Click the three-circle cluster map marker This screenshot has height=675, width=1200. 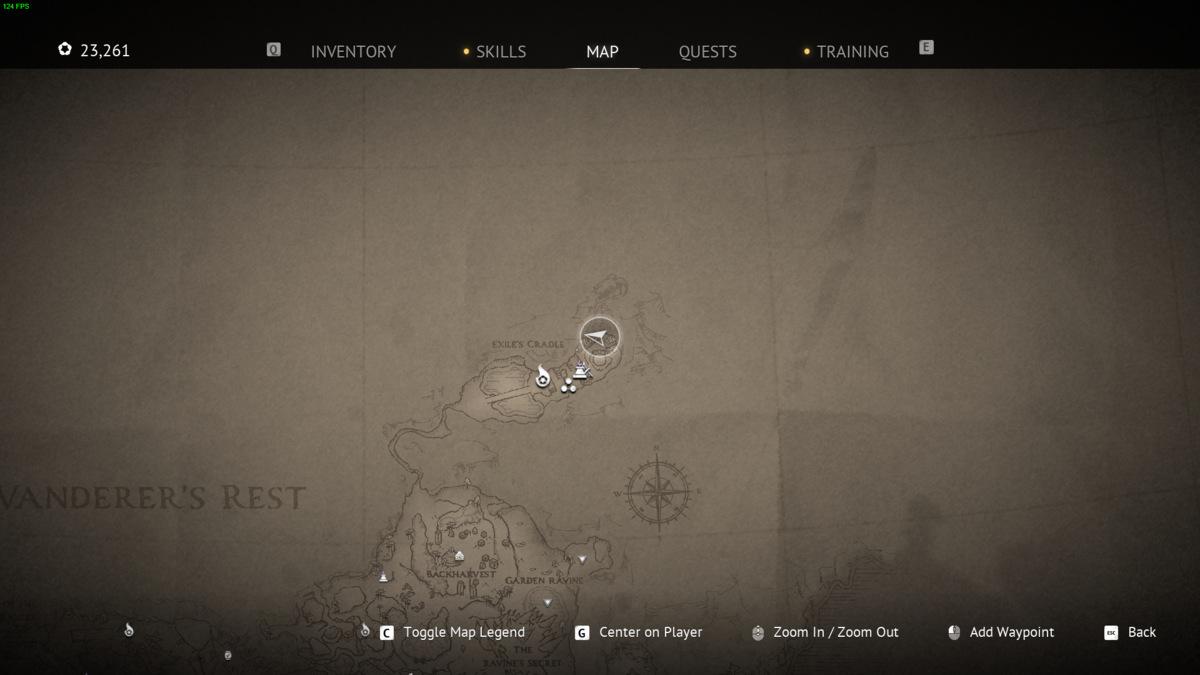point(568,386)
